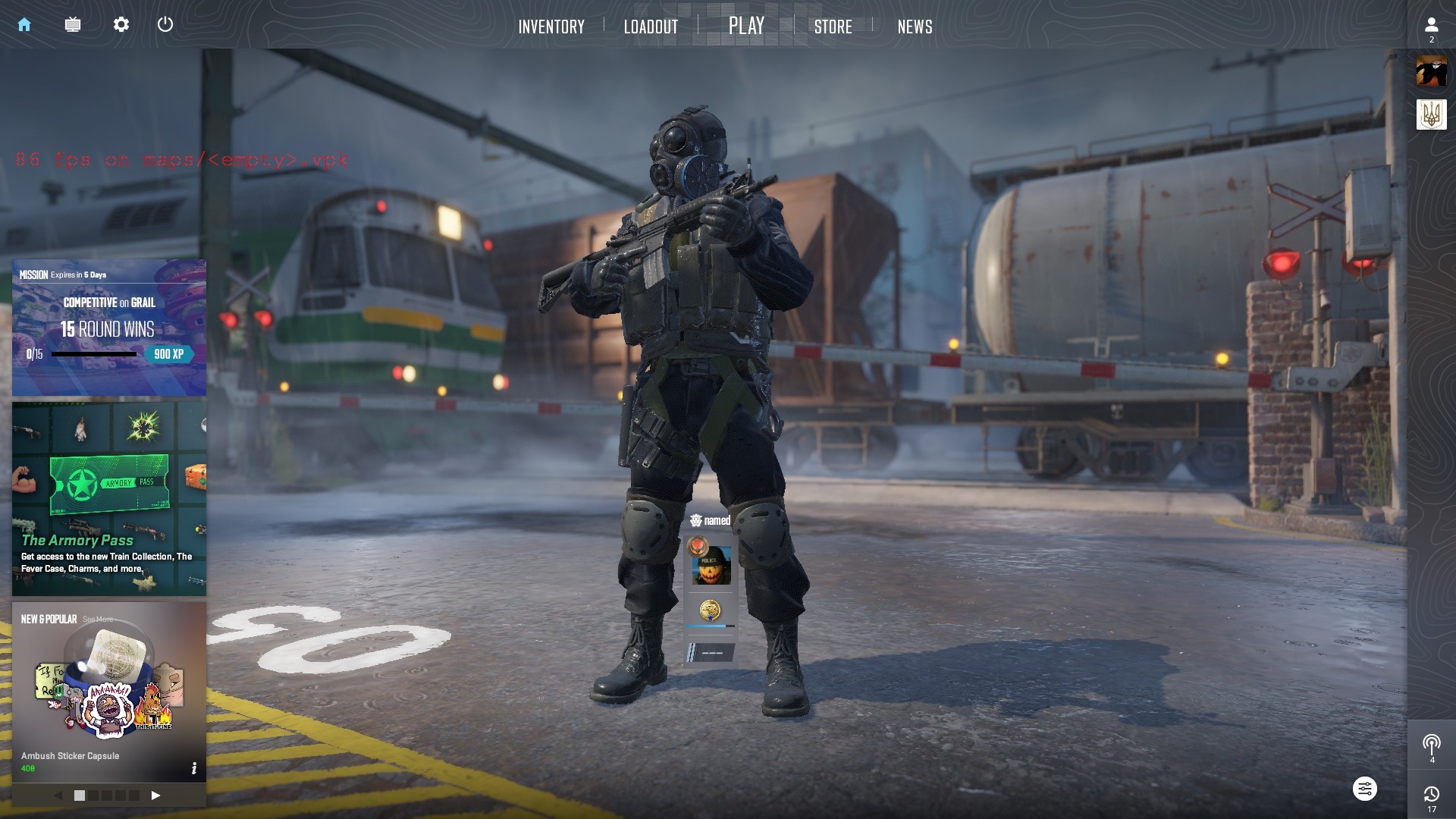Screen dimensions: 1456x819
Task: Open the settings gear menu
Action: click(121, 24)
